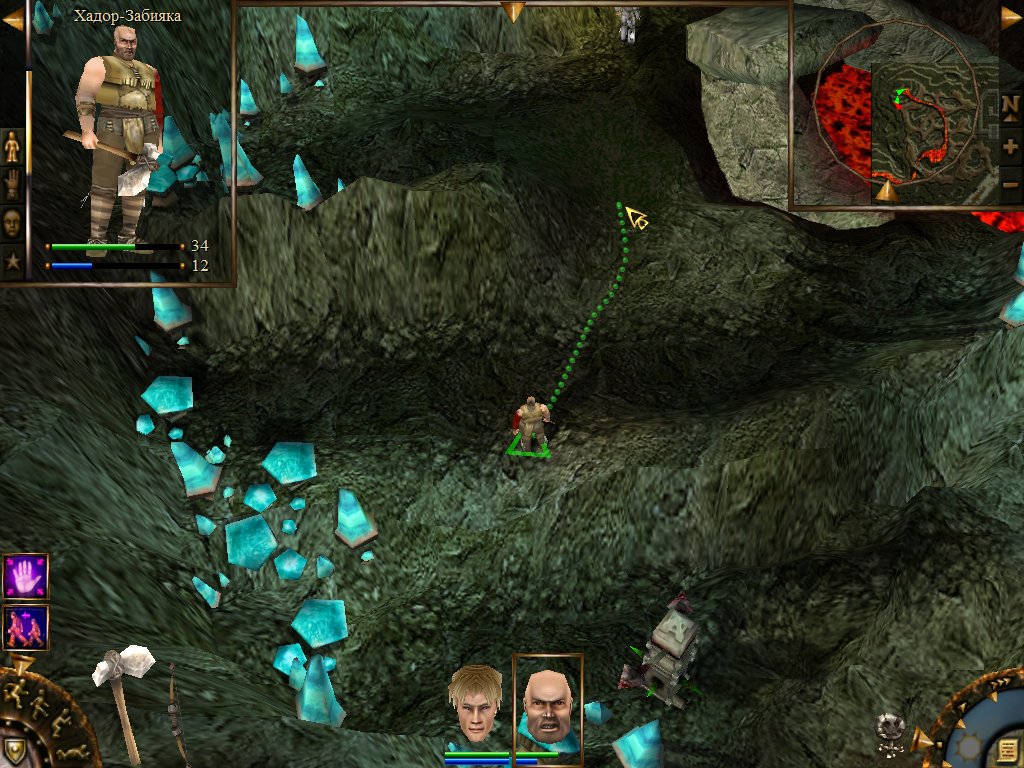This screenshot has height=768, width=1024.
Task: Toggle the shield defense mode button
Action: (x=14, y=750)
